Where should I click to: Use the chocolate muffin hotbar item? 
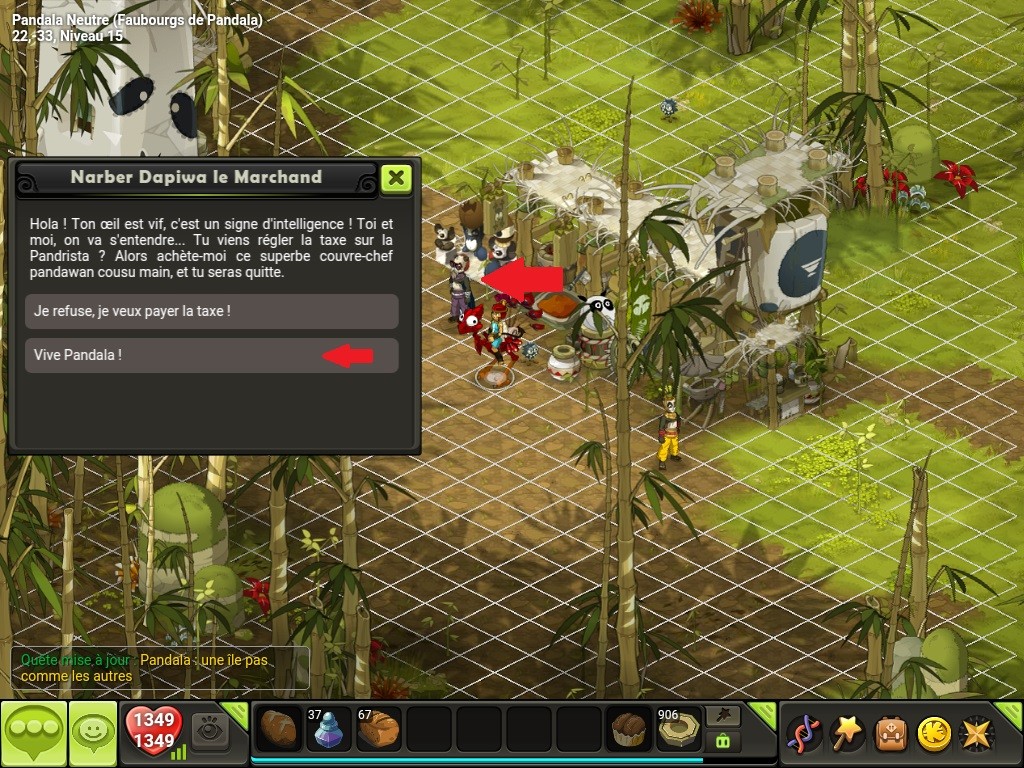click(629, 730)
